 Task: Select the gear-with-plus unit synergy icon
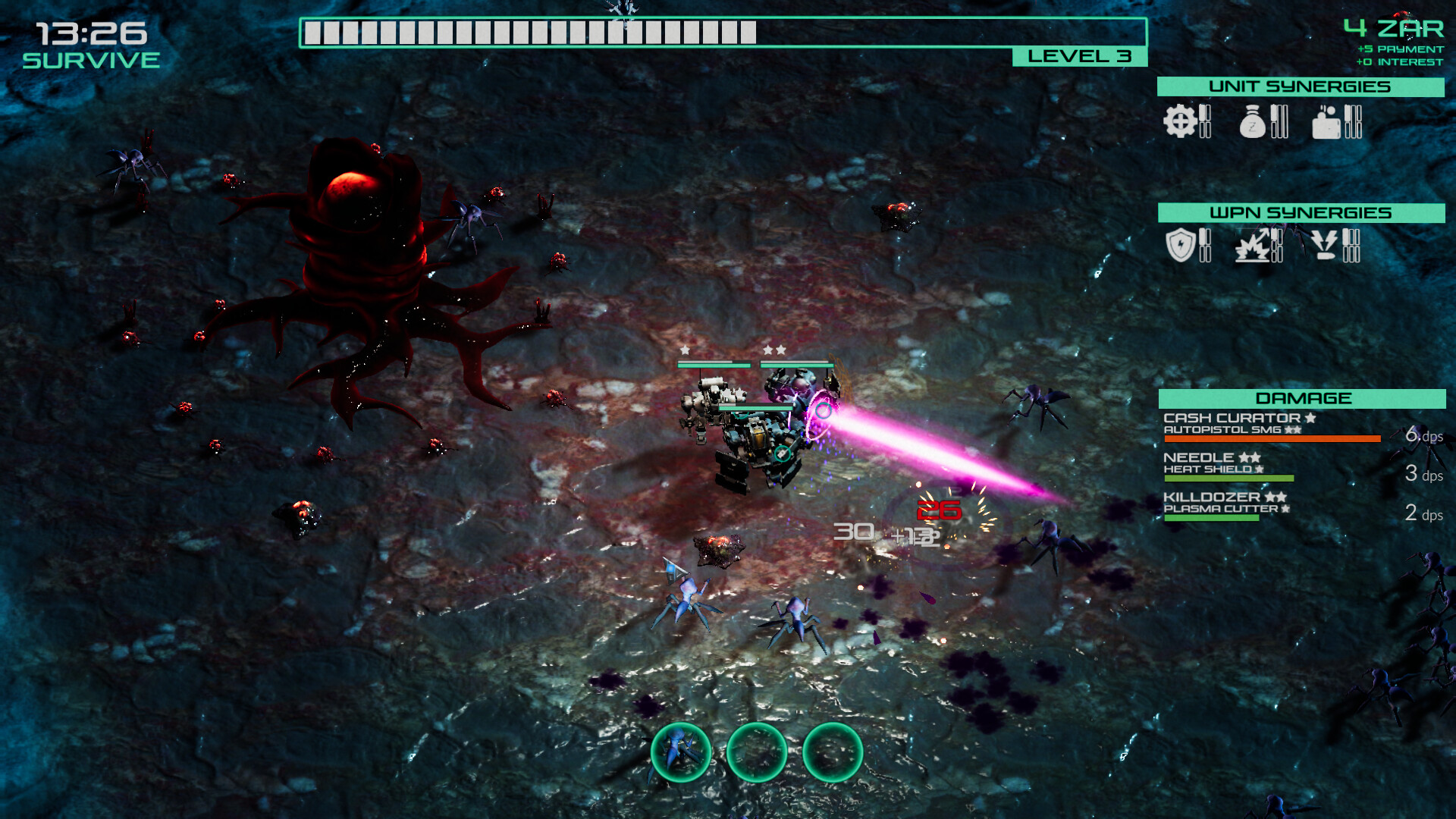point(1180,121)
